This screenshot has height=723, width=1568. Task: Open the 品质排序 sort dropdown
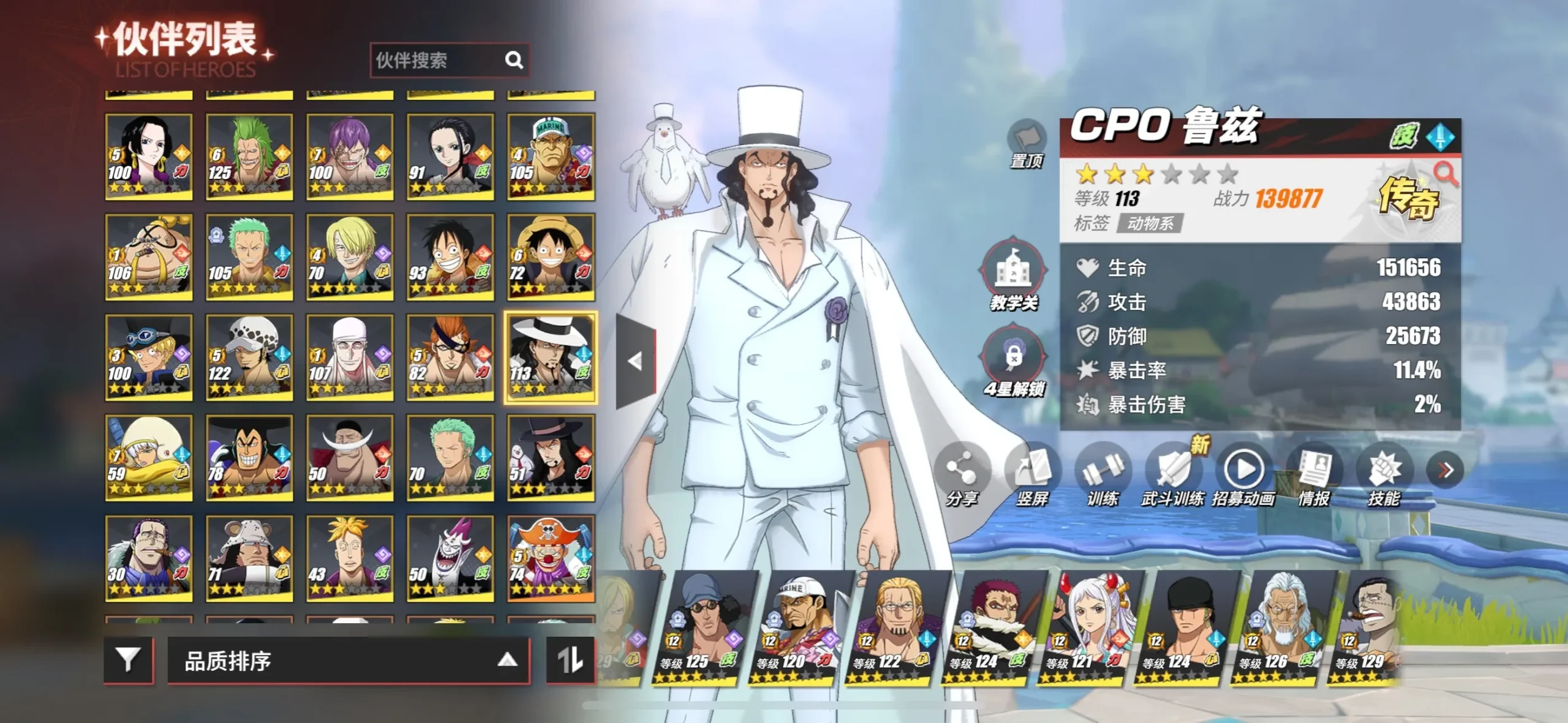tap(348, 661)
